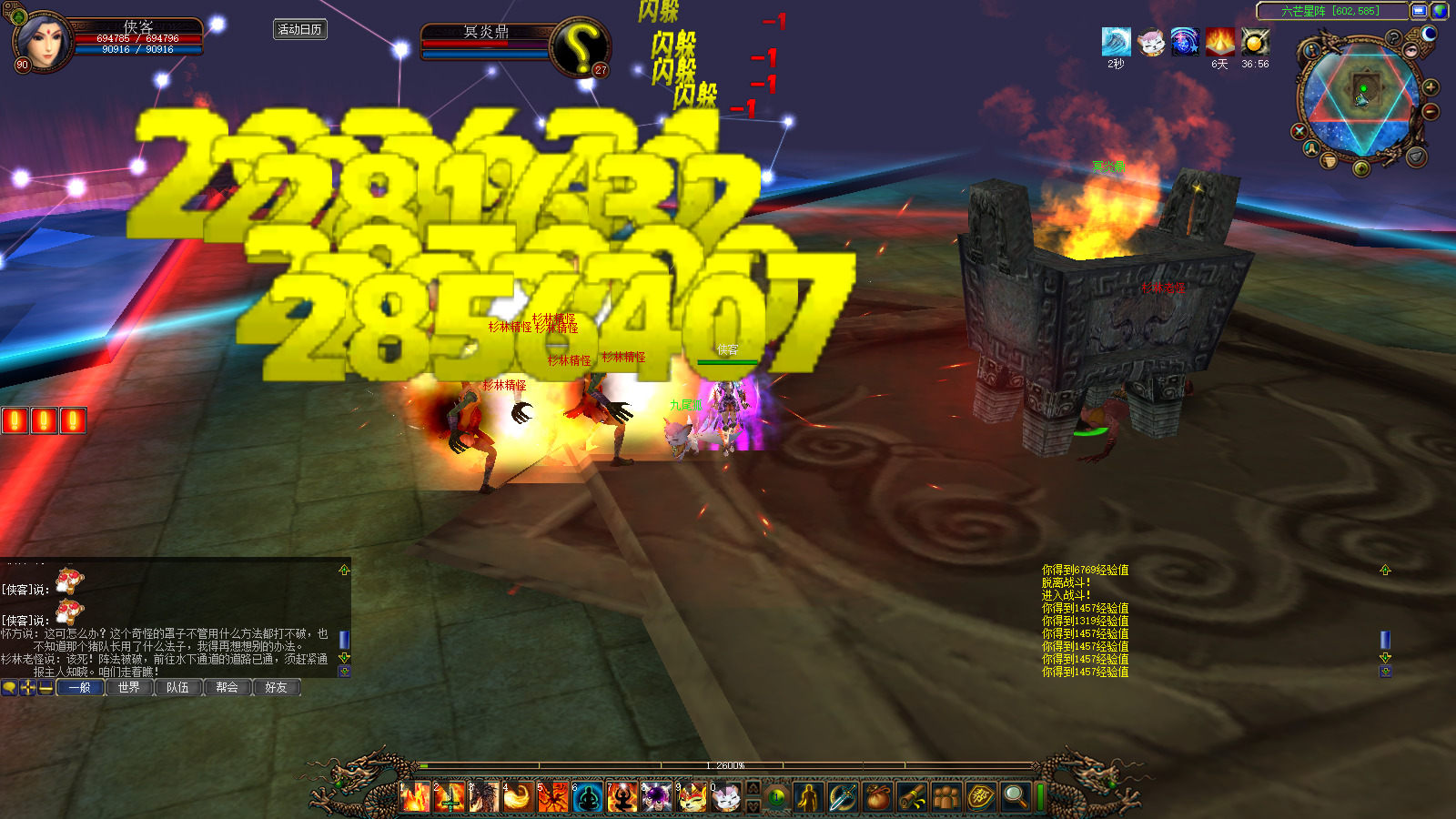The width and height of the screenshot is (1456, 819).
Task: Activate the meditation skill in slot 6
Action: click(589, 798)
